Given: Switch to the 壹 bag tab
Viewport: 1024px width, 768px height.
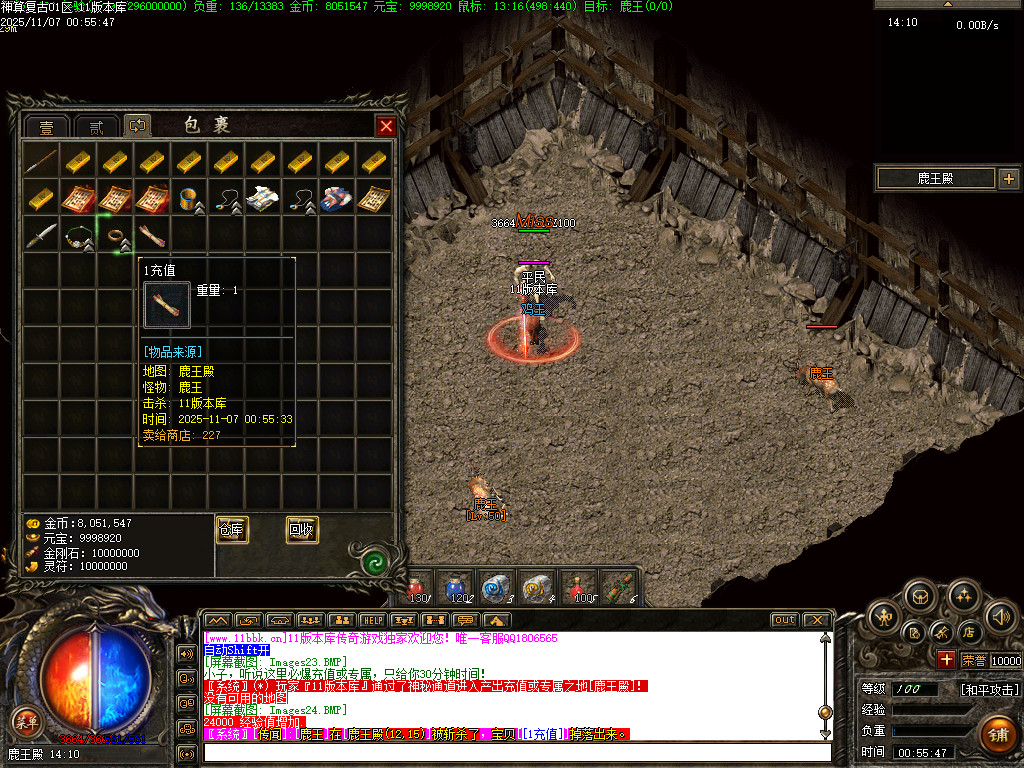Looking at the screenshot, I should click(x=46, y=127).
